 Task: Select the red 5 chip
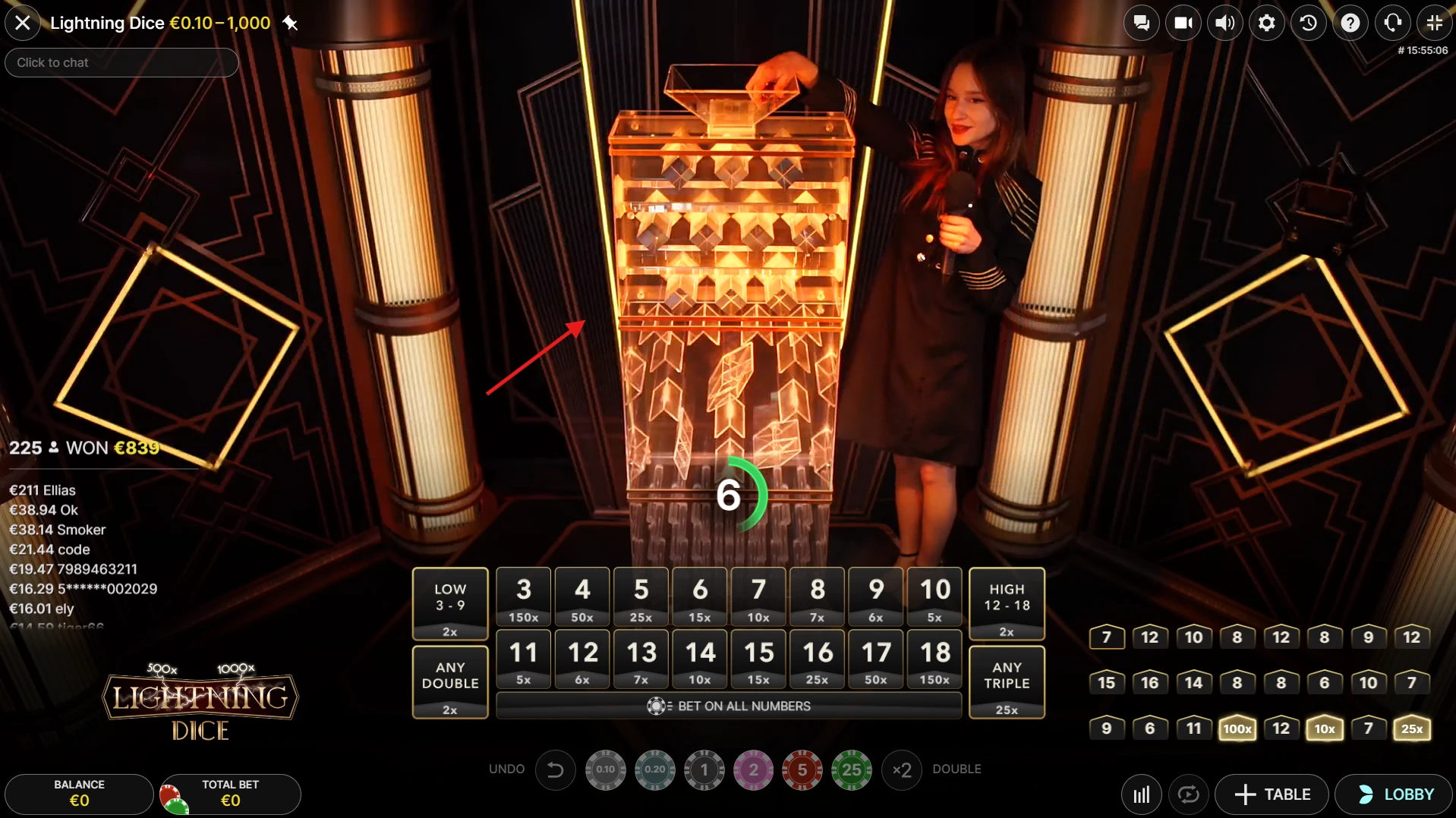(802, 770)
